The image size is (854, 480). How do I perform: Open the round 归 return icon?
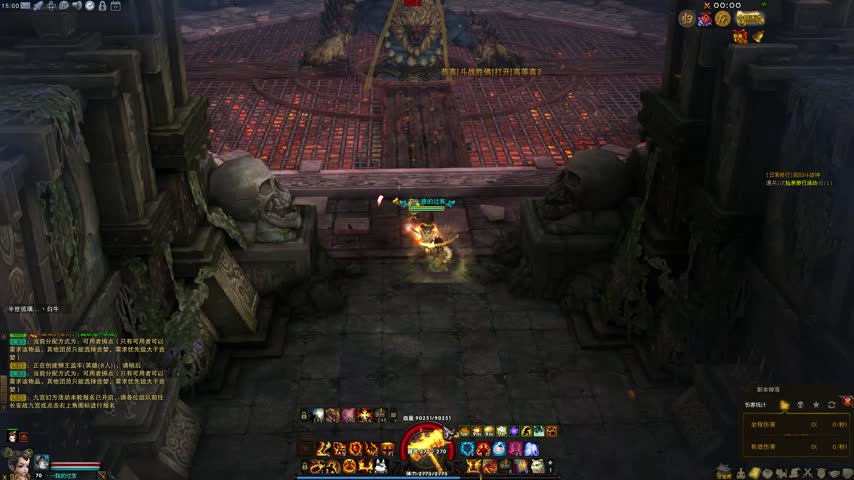point(687,18)
